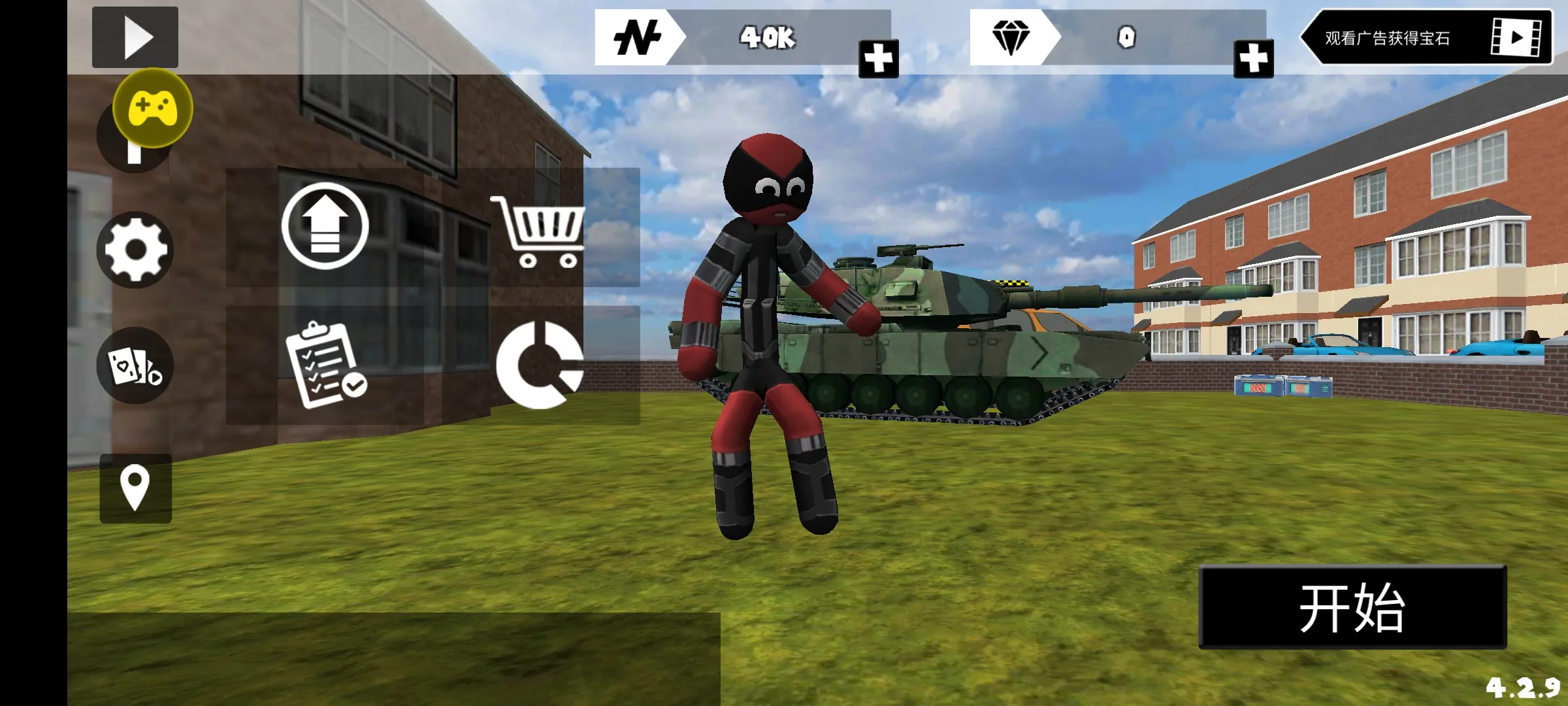The height and width of the screenshot is (706, 1568).
Task: Open the shopping cart store
Action: click(538, 231)
